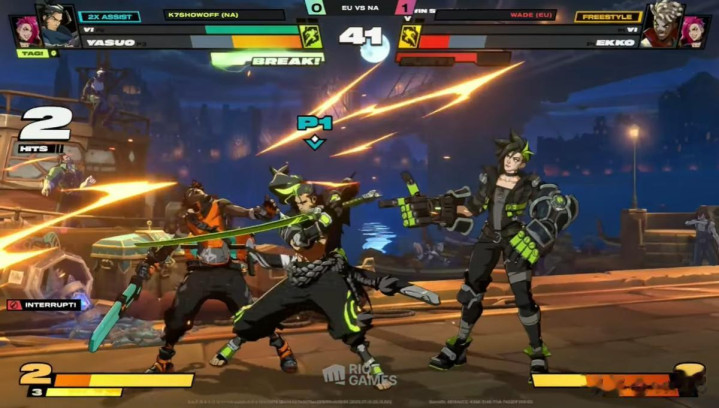The height and width of the screenshot is (408, 719).
Task: Select the yellow running-figure icon
Action: click(x=409, y=37)
